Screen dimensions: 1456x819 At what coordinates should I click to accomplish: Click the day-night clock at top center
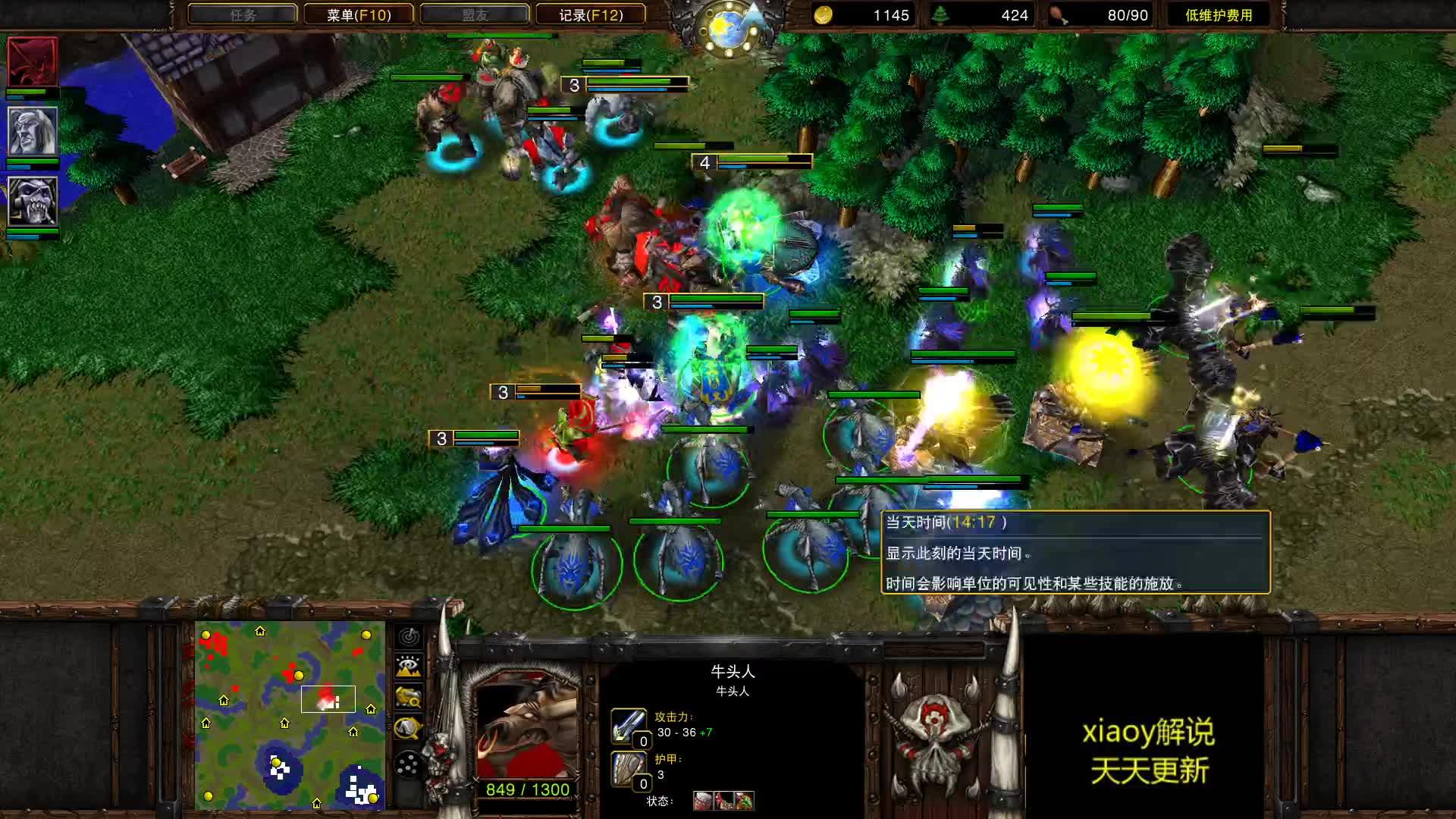pyautogui.click(x=729, y=28)
